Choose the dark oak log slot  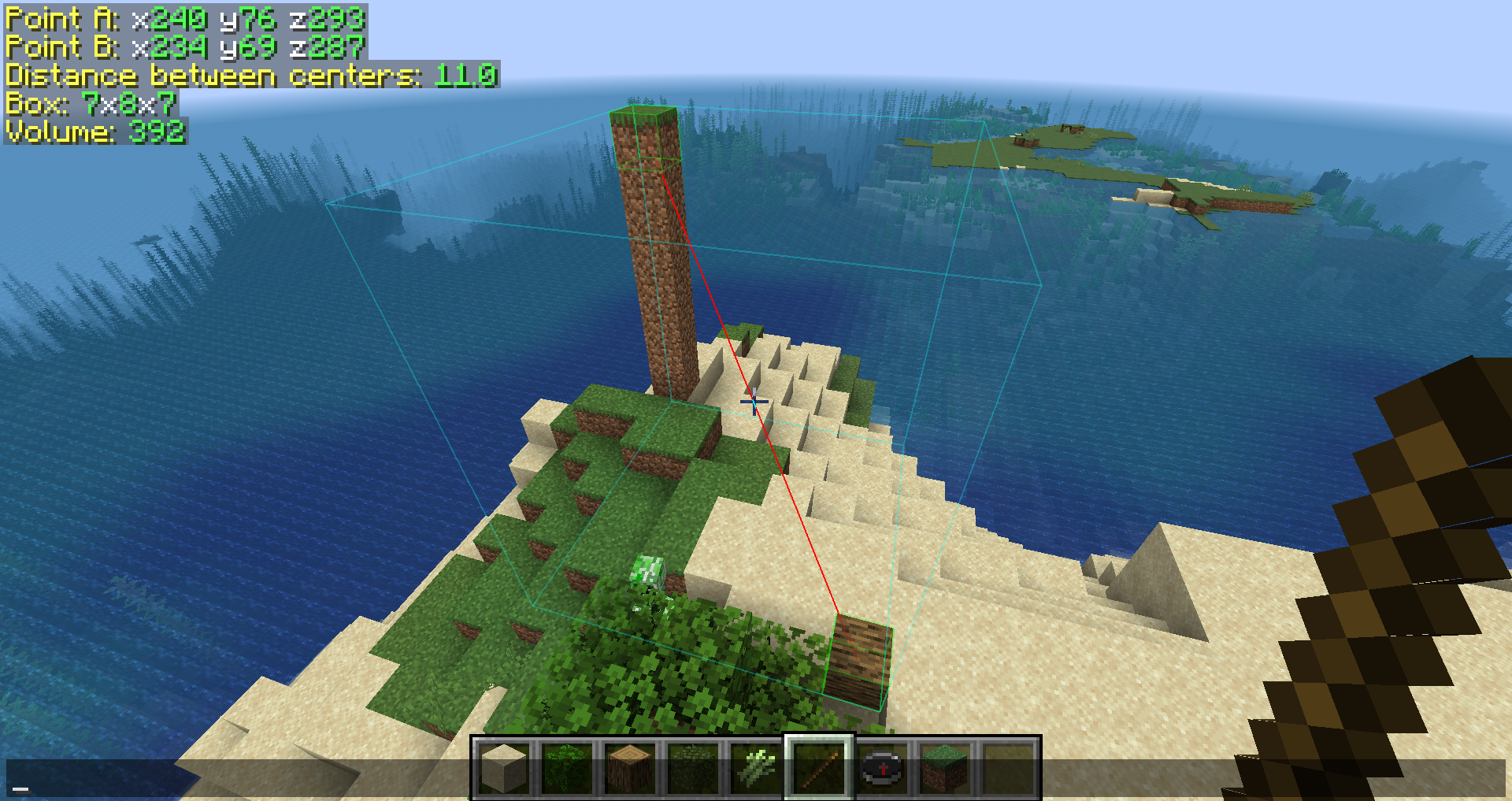tap(630, 769)
